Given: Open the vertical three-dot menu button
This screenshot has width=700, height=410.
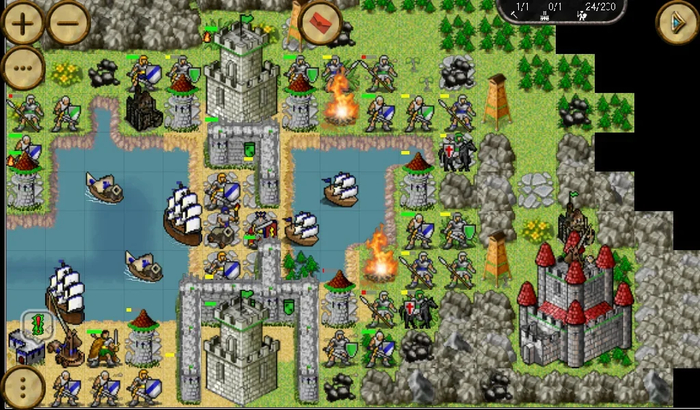Looking at the screenshot, I should coord(22,387).
